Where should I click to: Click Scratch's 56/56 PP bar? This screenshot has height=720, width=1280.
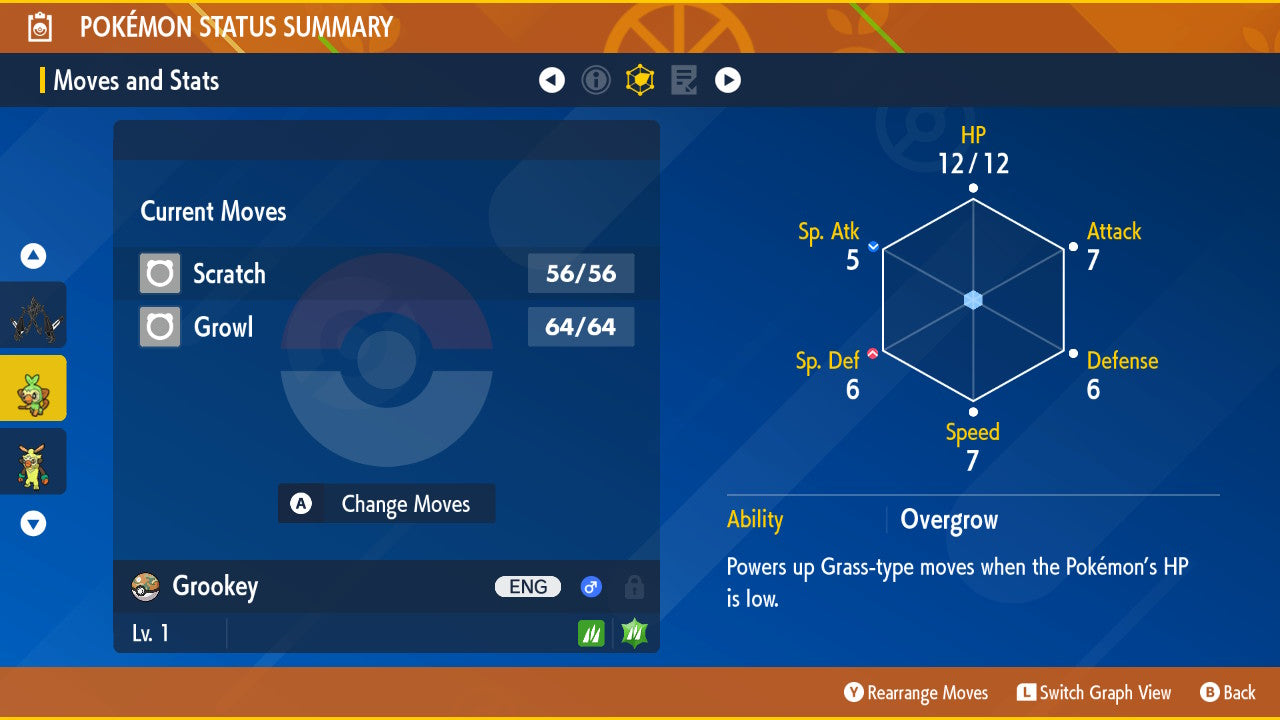581,273
